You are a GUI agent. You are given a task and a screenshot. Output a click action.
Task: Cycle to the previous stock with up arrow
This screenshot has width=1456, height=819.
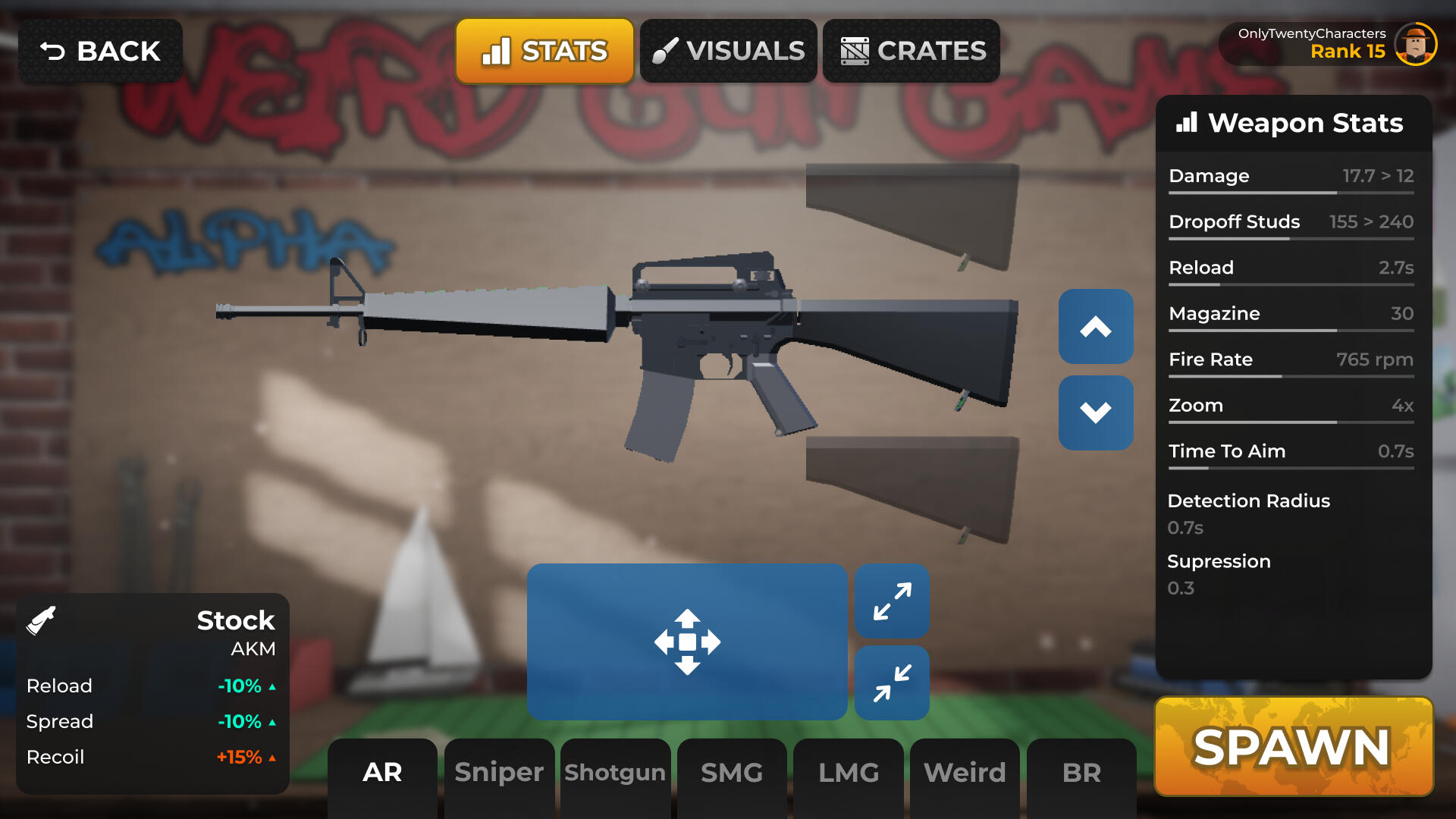1096,326
